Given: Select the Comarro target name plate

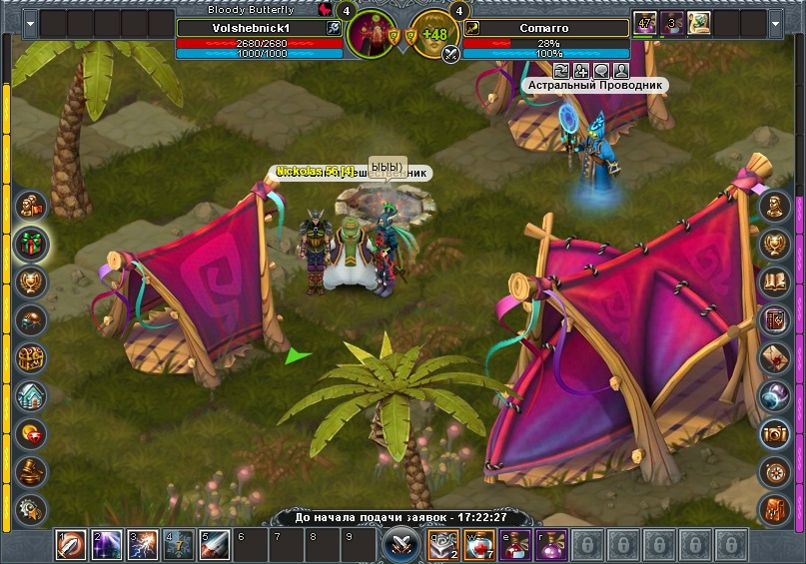Looking at the screenshot, I should pyautogui.click(x=546, y=28).
